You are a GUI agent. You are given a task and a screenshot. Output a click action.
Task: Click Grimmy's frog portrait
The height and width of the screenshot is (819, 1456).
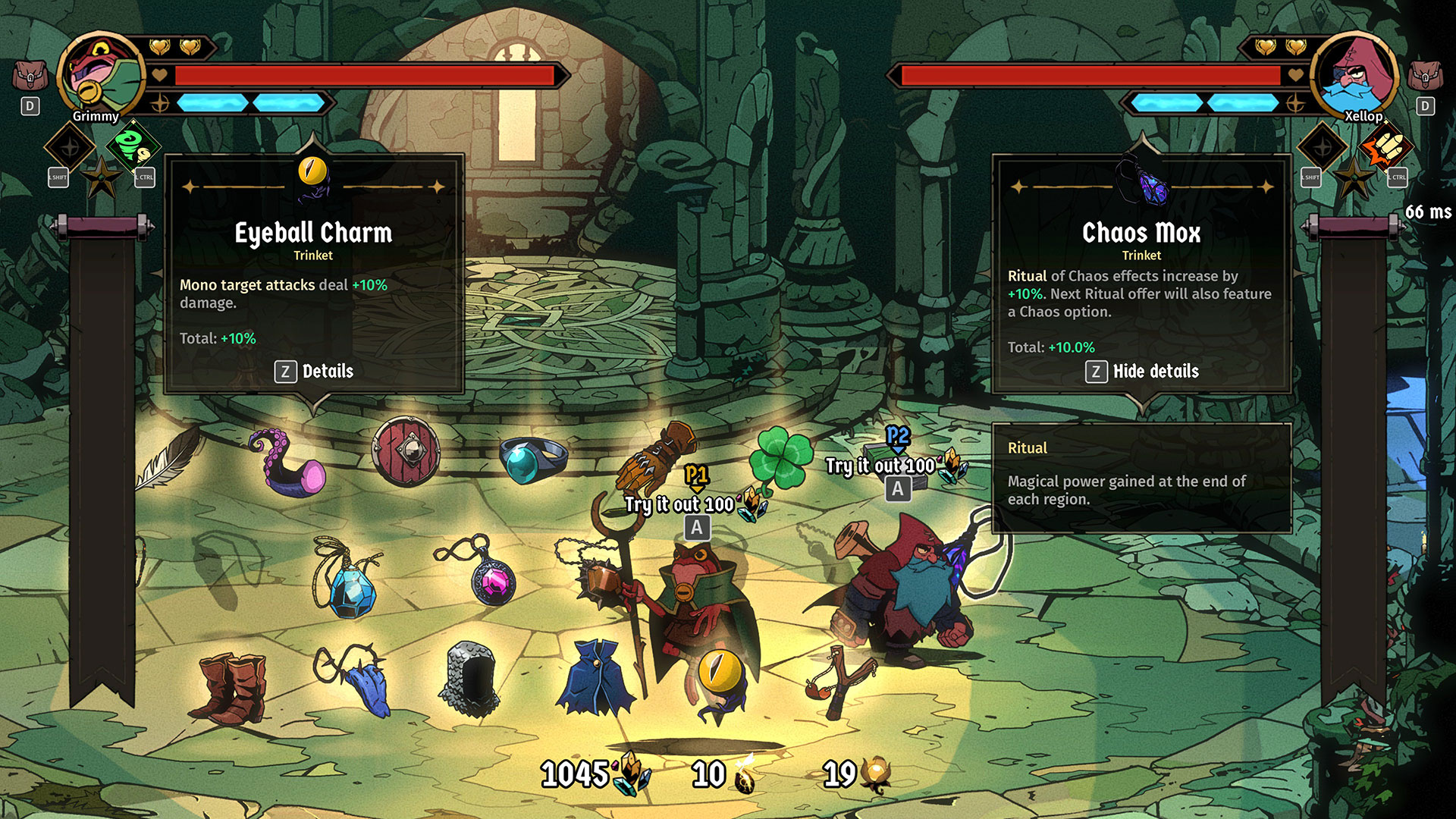coord(100,74)
